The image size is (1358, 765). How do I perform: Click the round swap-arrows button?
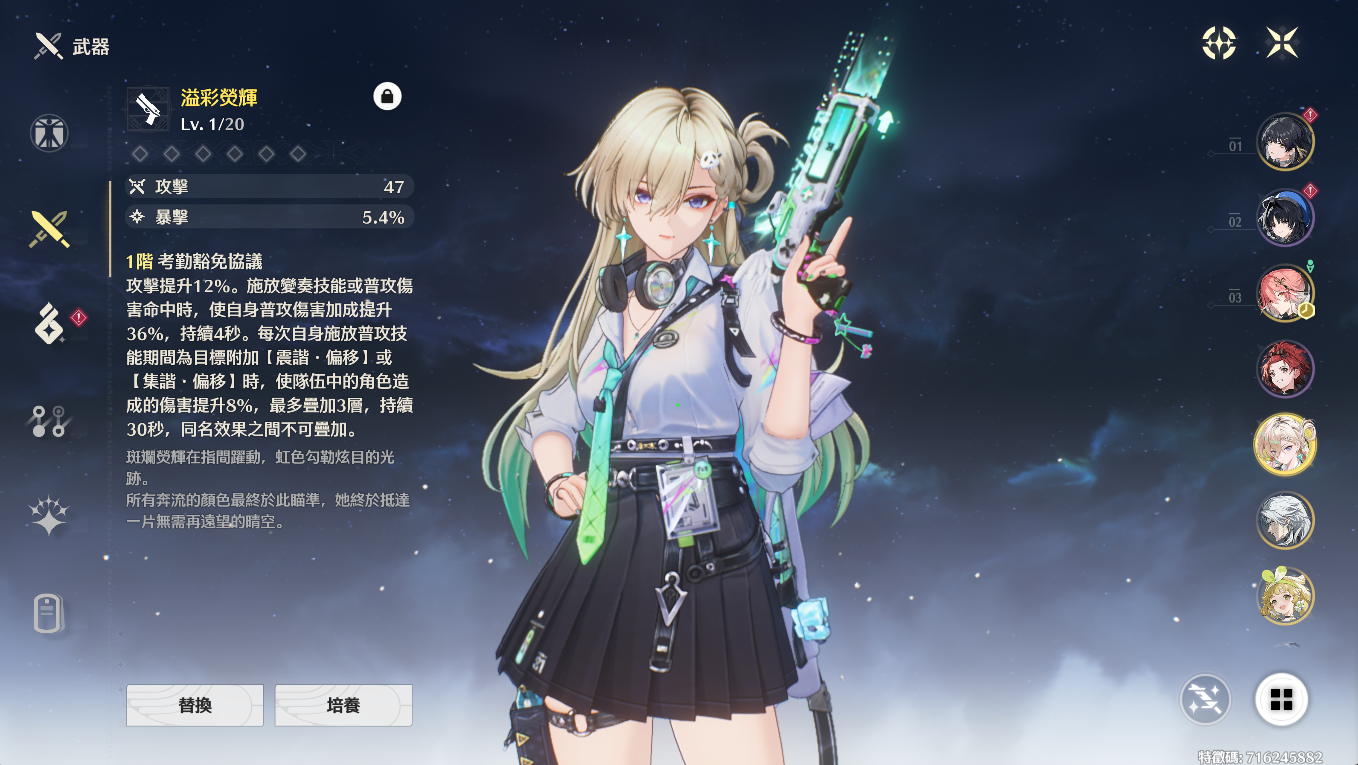click(1205, 699)
